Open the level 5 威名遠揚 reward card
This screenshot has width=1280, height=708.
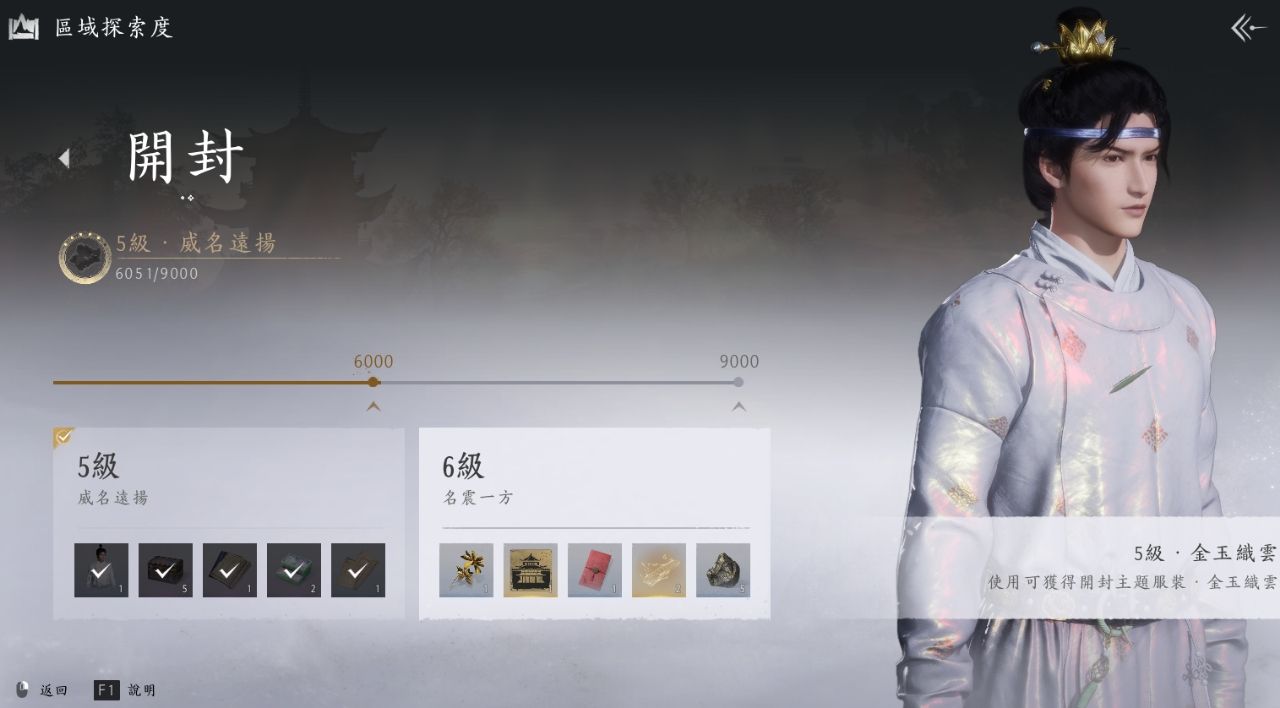[x=228, y=478]
